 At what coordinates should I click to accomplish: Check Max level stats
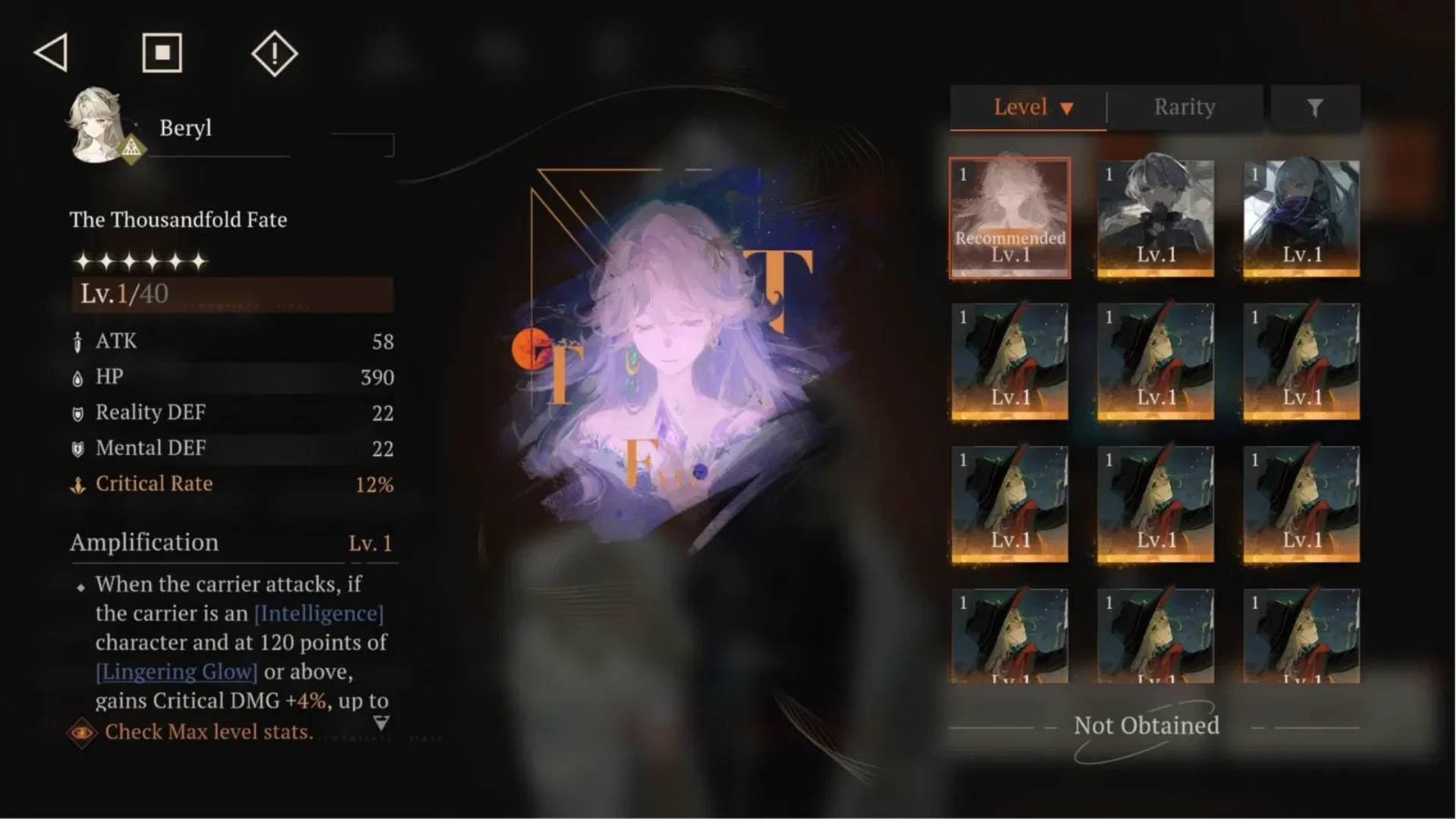point(208,732)
